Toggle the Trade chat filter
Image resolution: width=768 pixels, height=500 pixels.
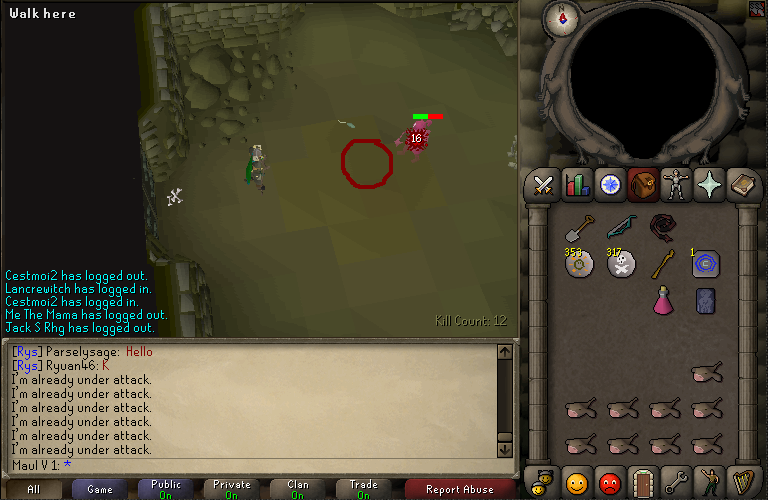tap(363, 489)
